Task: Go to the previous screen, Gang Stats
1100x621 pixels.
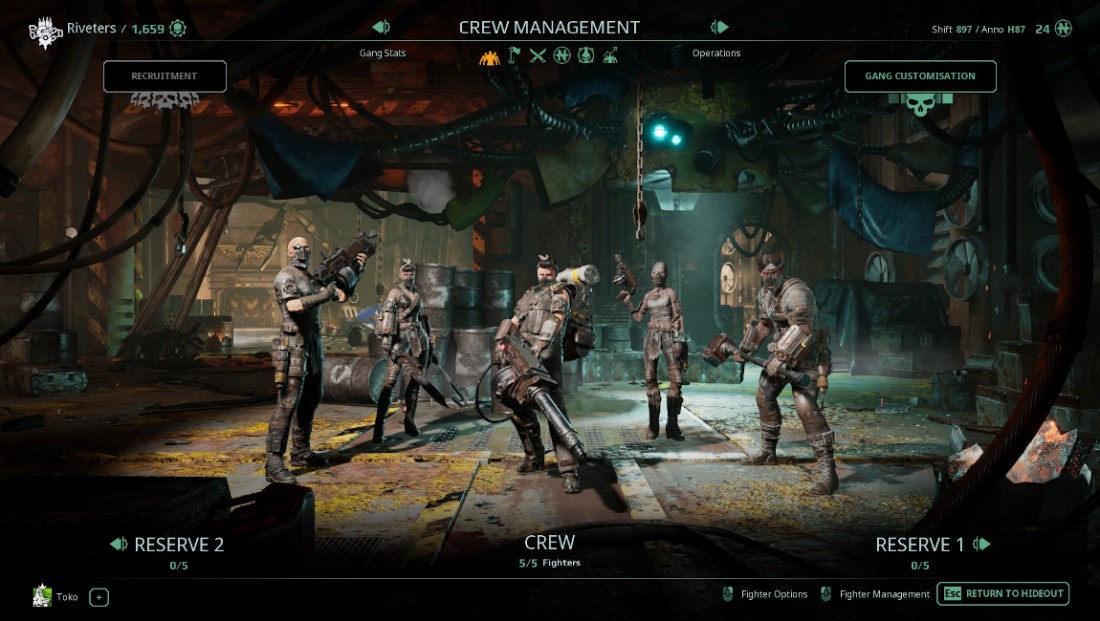Action: tap(381, 28)
